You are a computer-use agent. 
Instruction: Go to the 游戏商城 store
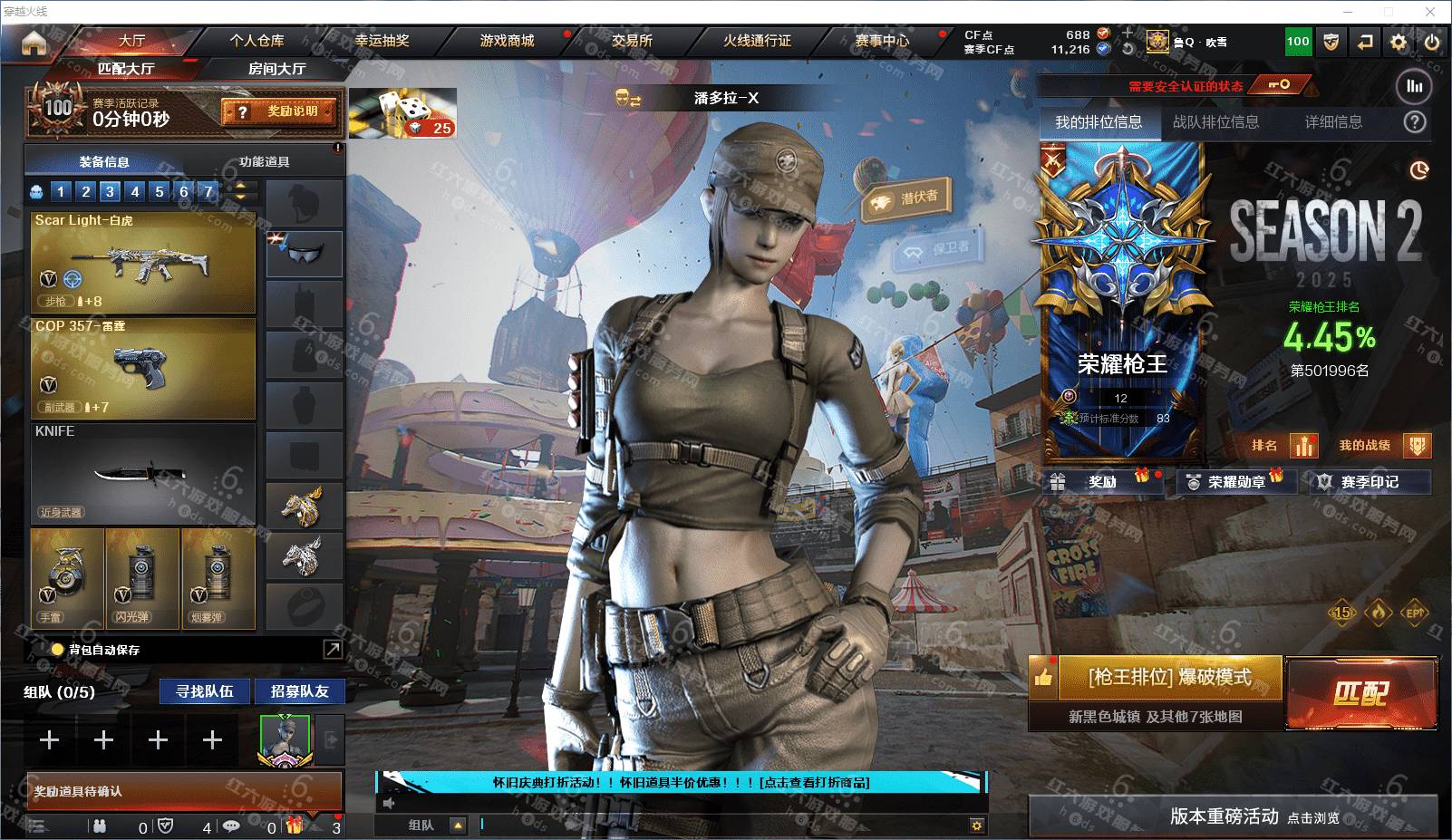pos(507,41)
